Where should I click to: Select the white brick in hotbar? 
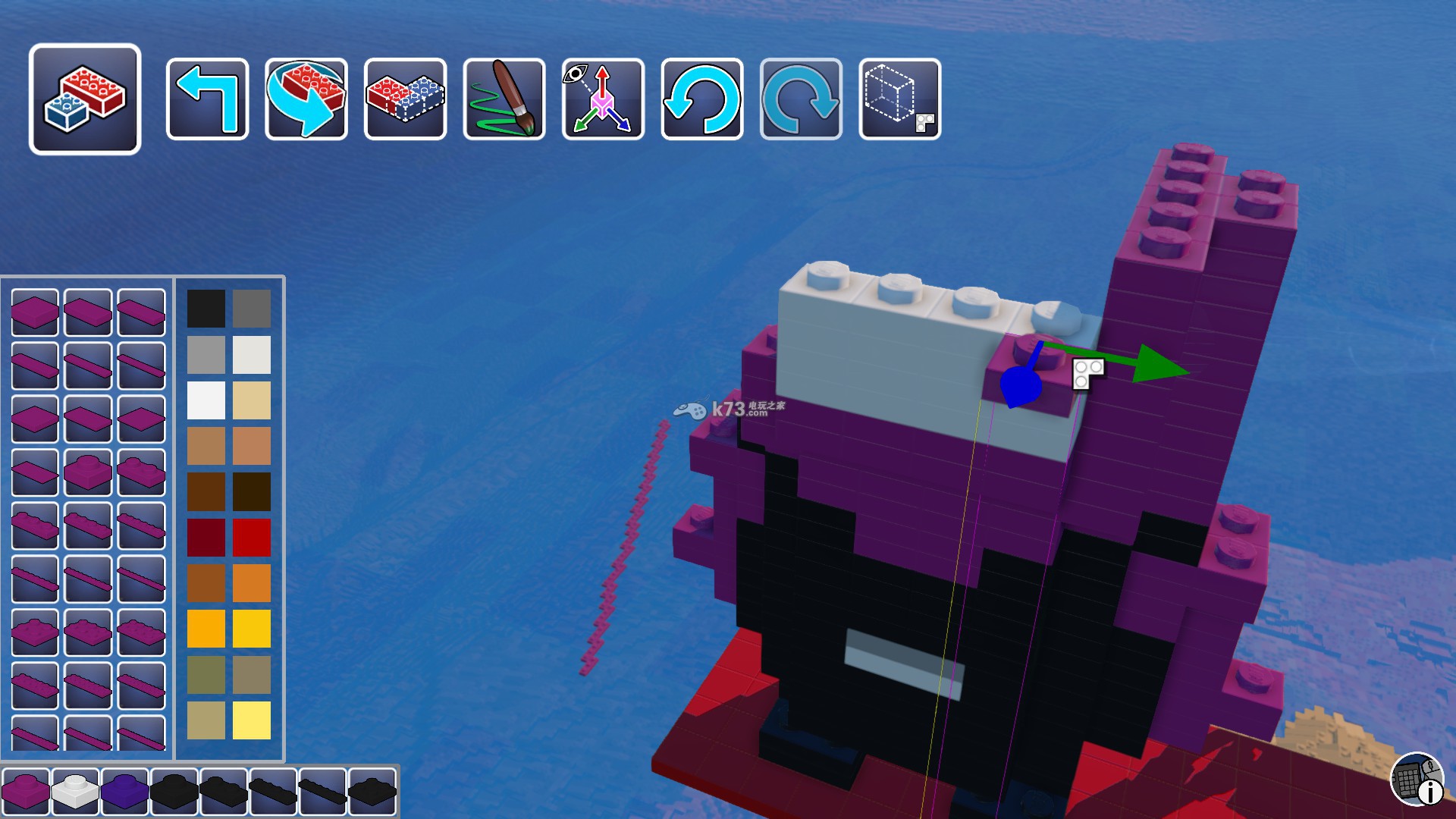point(75,792)
